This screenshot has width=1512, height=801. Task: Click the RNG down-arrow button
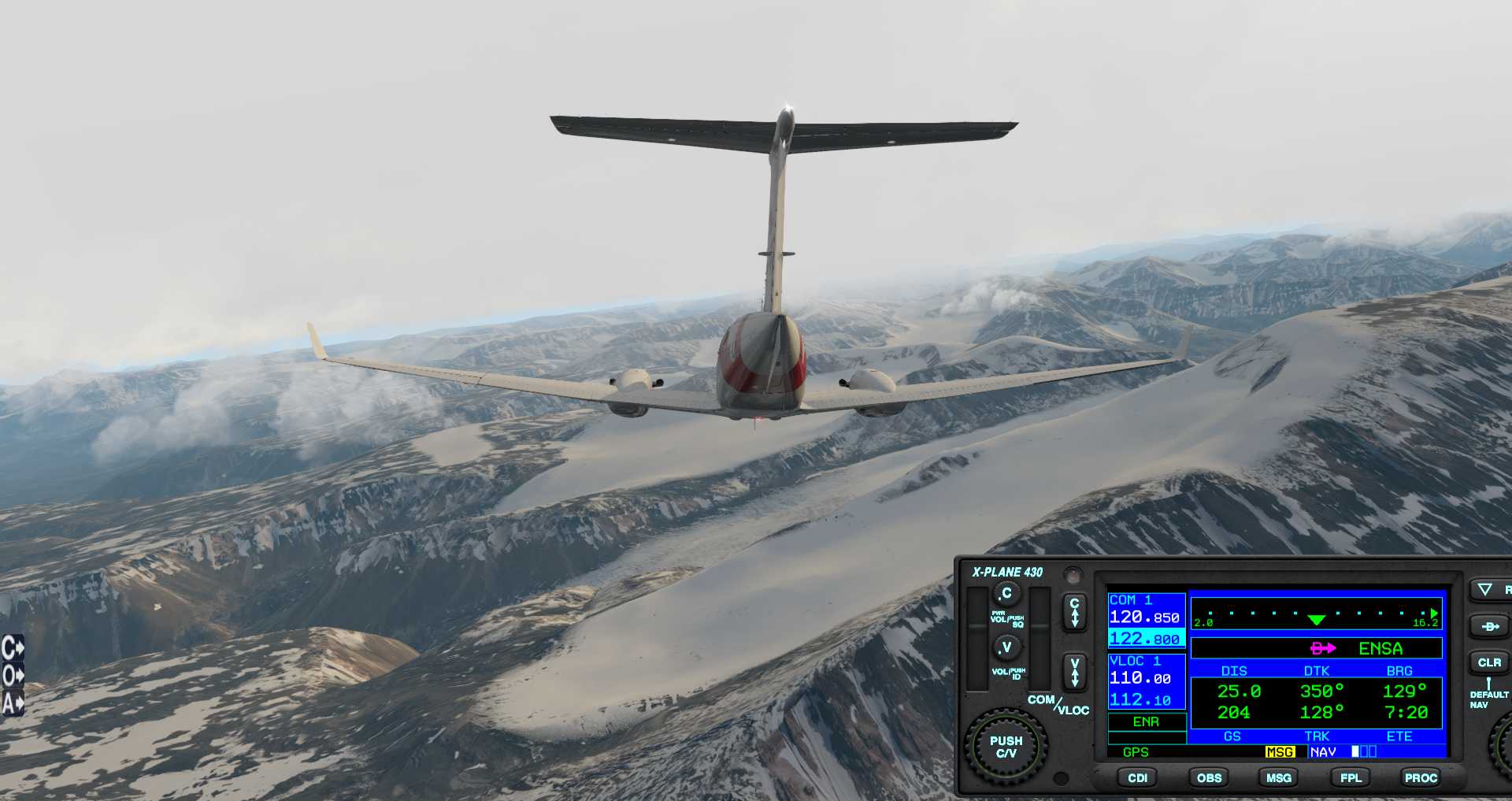(x=1485, y=589)
